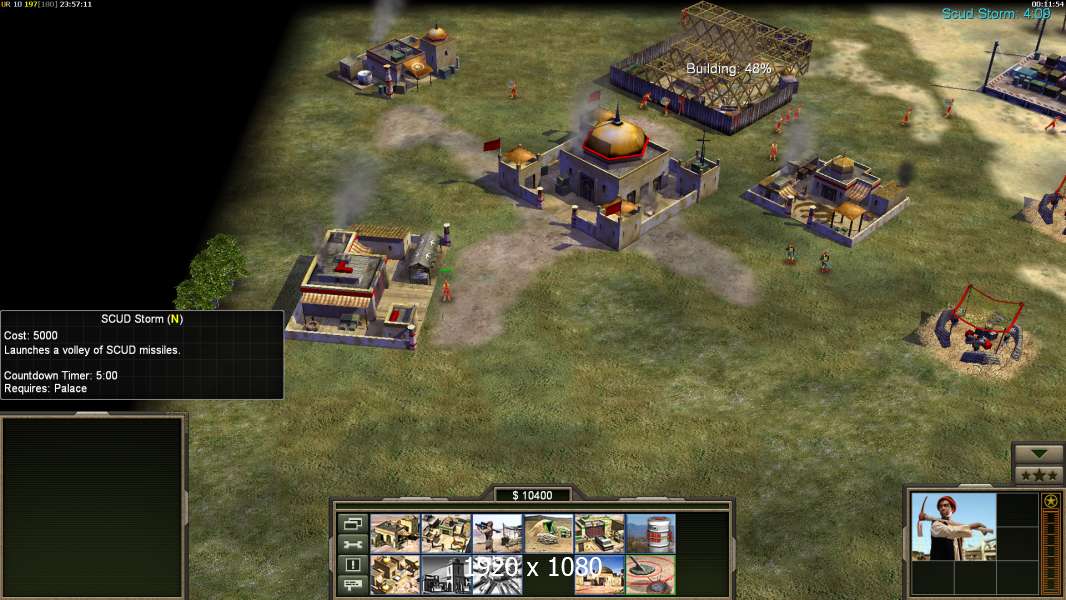Click the overlapping windows button
Image resolution: width=1066 pixels, height=600 pixels.
[x=353, y=523]
